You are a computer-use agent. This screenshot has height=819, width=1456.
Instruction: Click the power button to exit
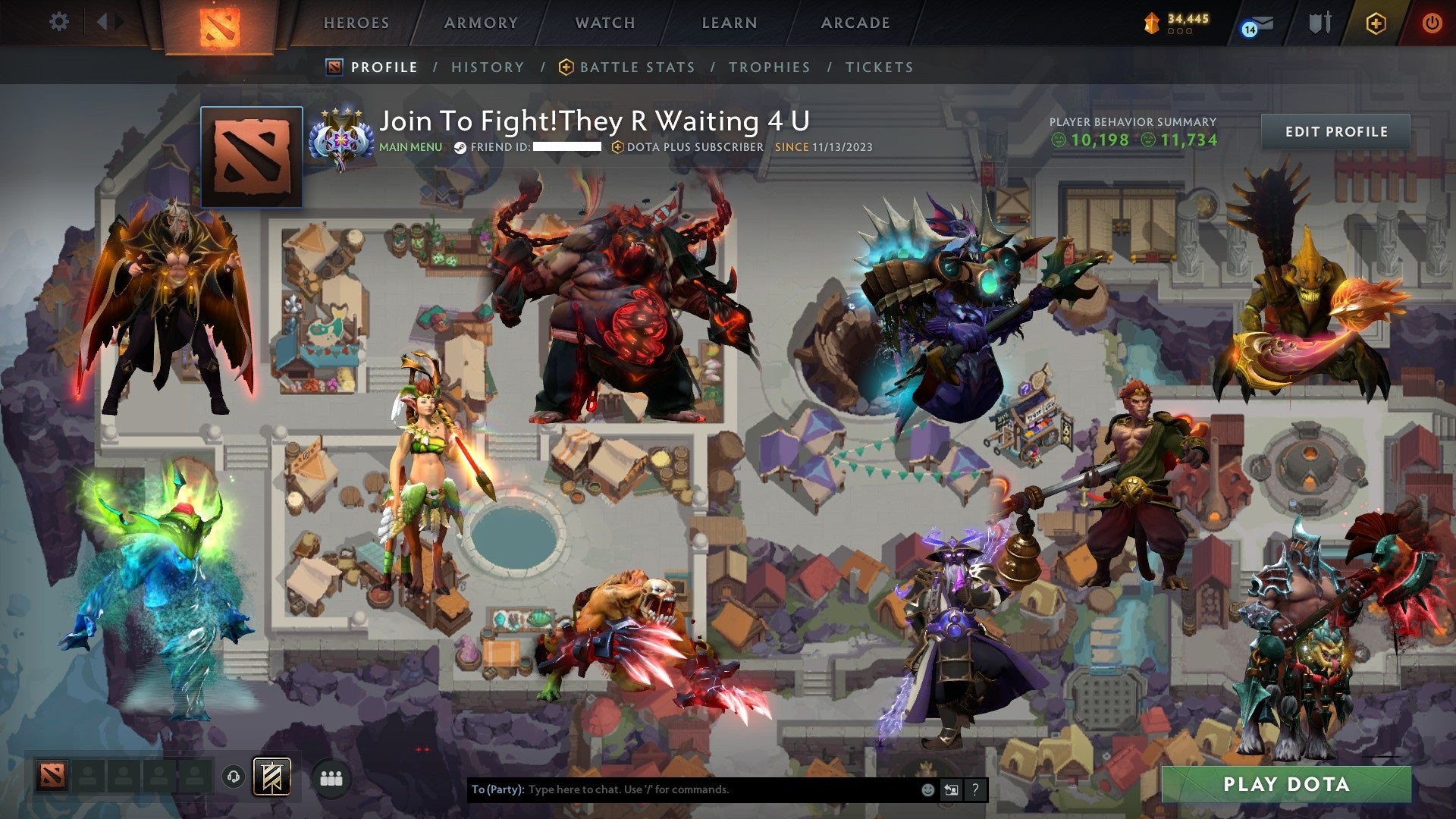point(1432,23)
